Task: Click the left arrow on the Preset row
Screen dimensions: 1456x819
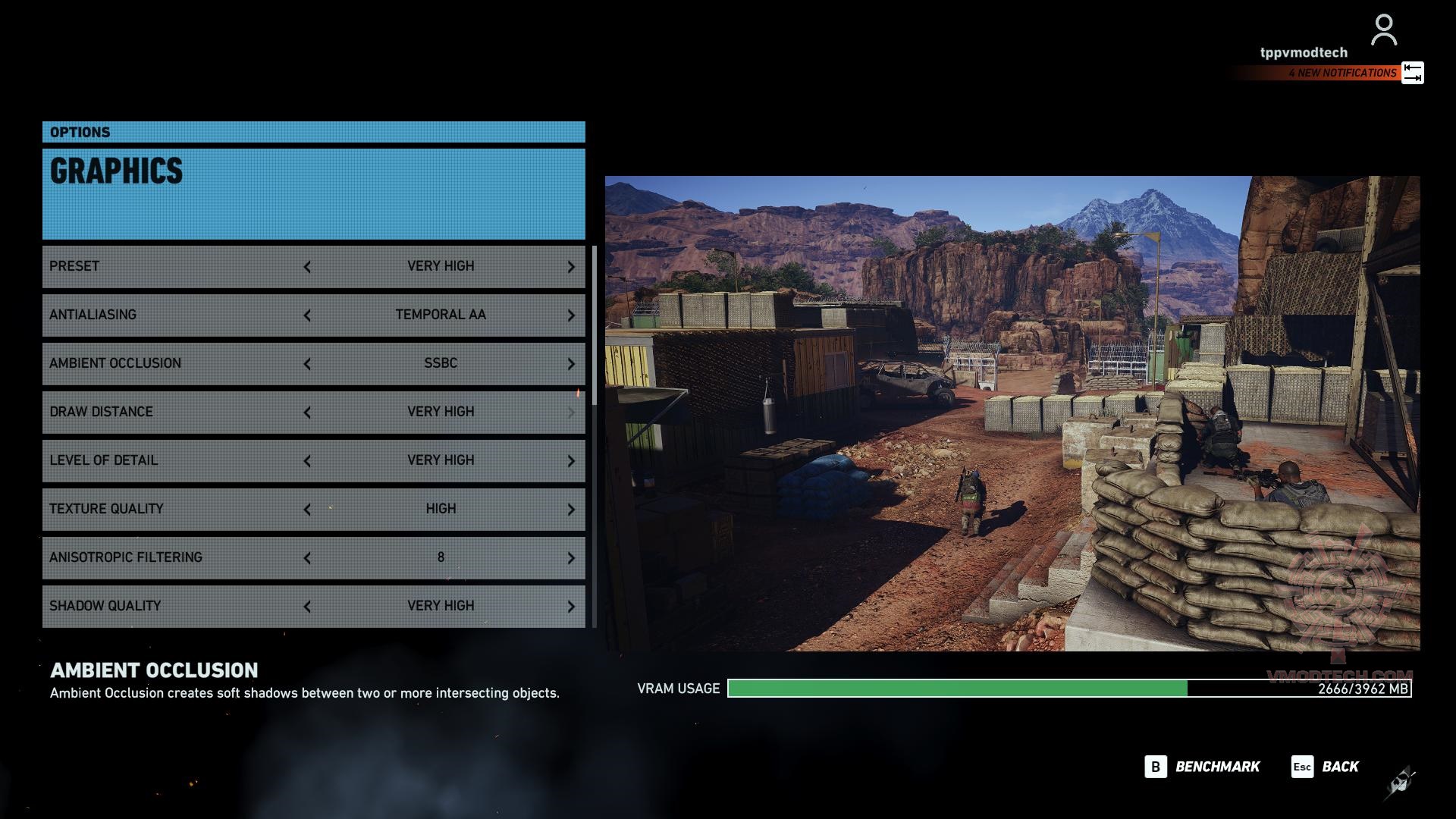Action: [307, 267]
